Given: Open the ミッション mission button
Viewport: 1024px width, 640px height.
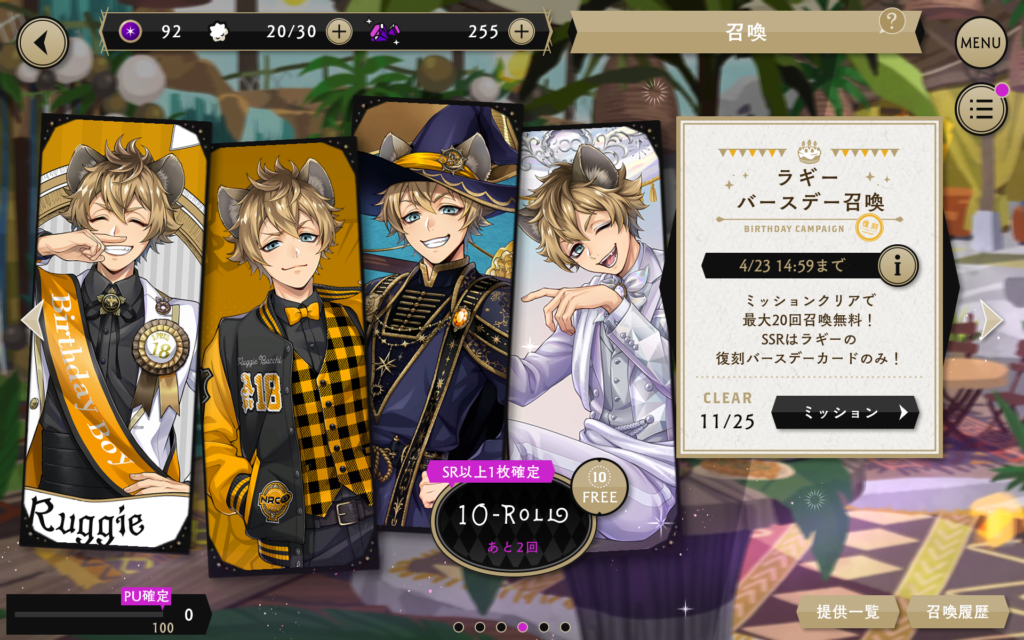Looking at the screenshot, I should [845, 412].
